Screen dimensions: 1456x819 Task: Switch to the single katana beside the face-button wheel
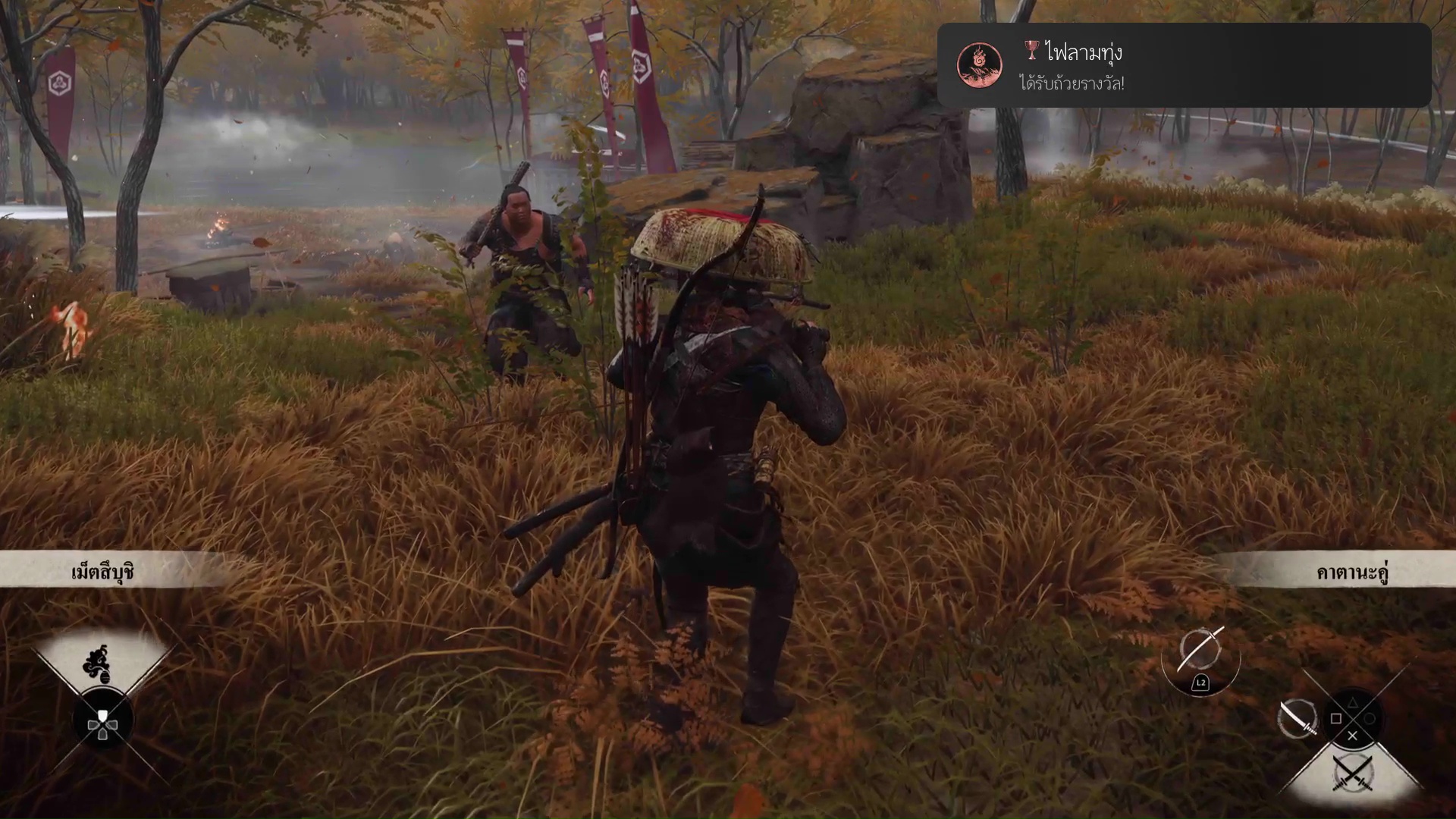[x=1298, y=718]
